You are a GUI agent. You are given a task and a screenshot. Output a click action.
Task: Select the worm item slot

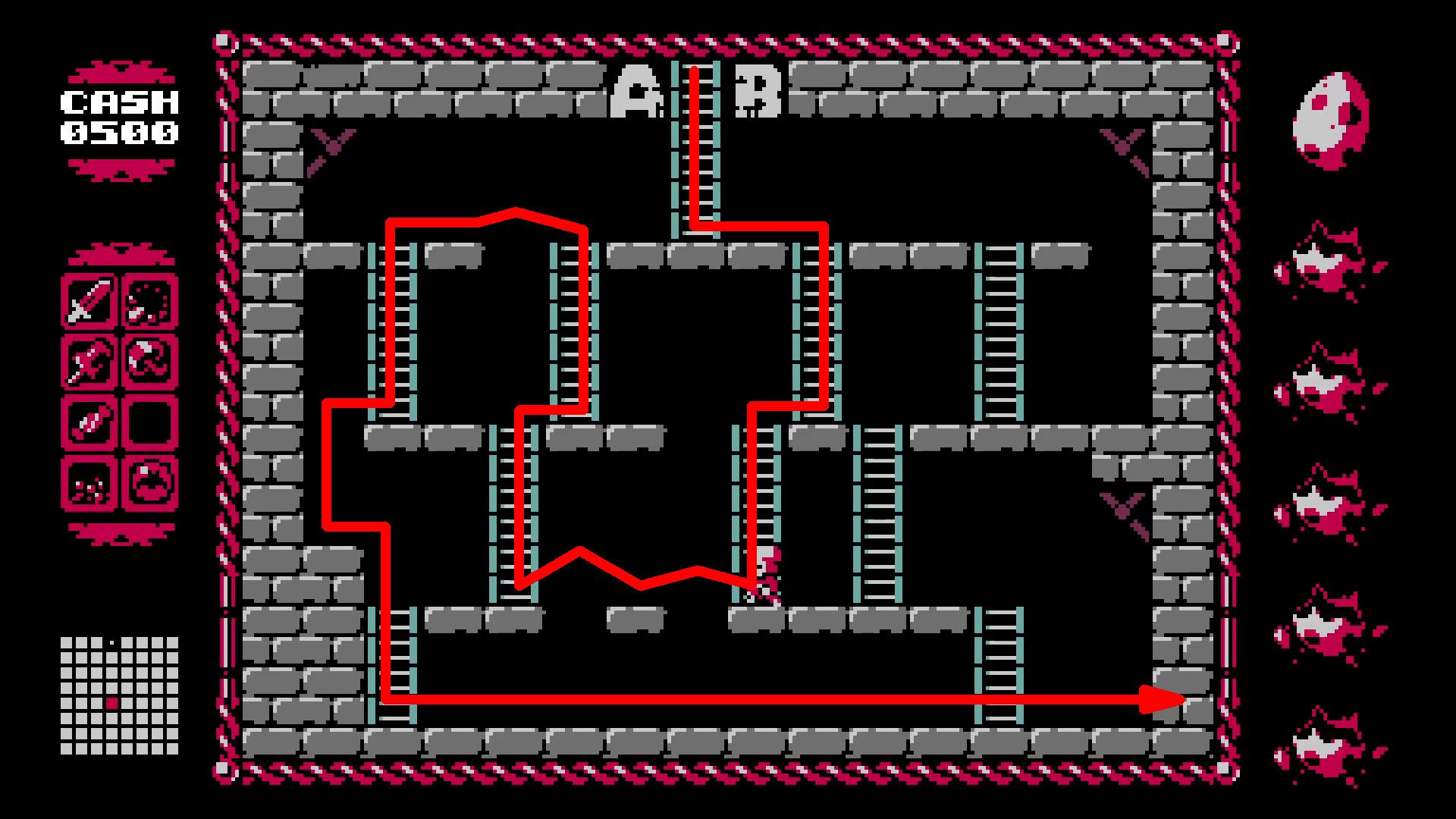149,362
